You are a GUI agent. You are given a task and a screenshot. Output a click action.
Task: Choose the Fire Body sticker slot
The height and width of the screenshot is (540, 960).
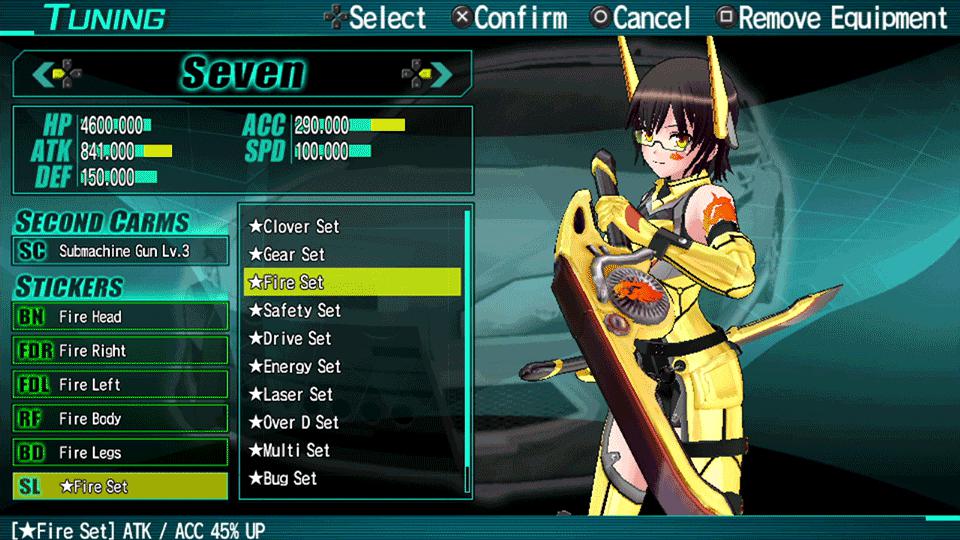pos(121,419)
